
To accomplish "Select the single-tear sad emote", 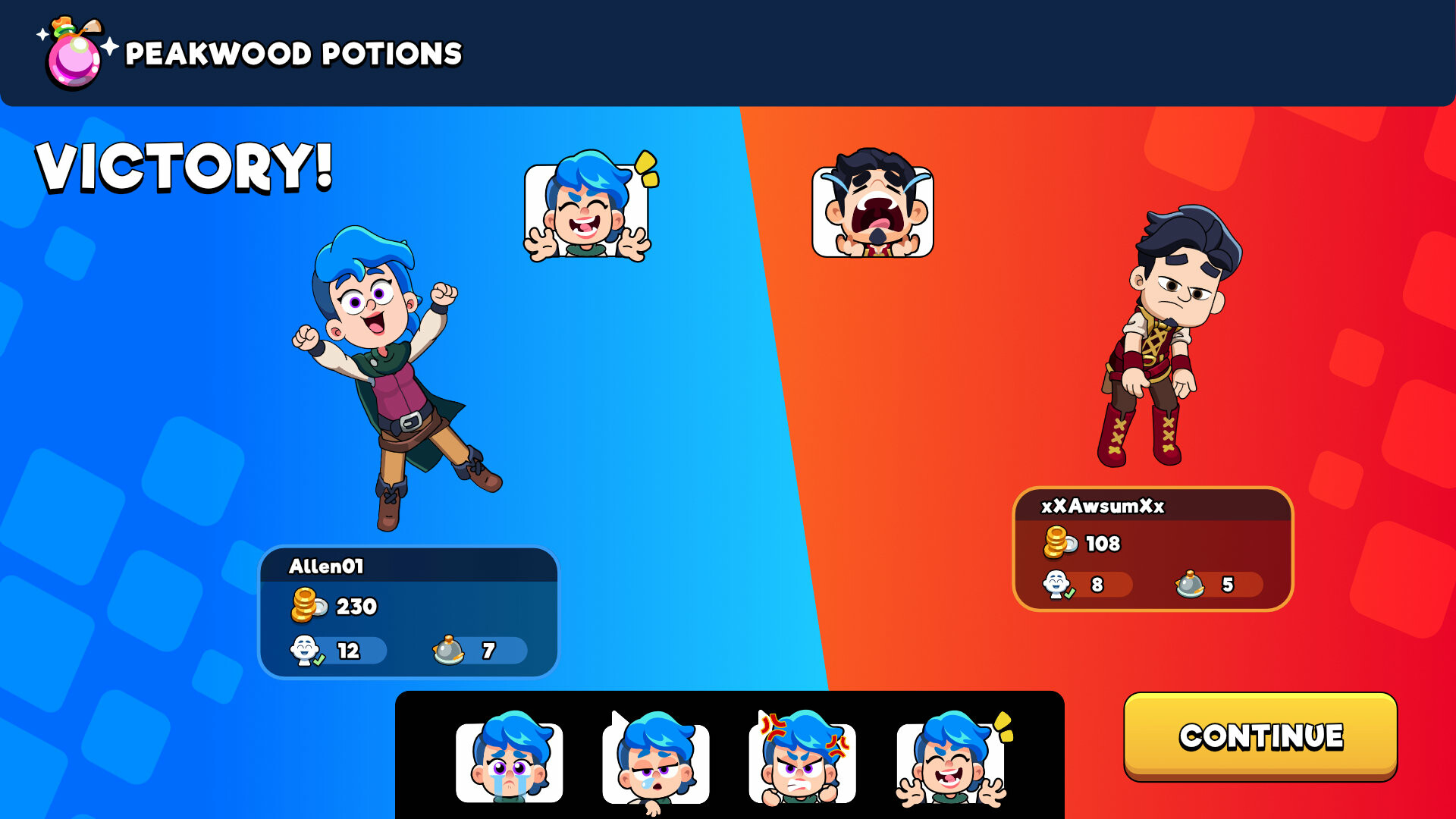I will point(657,762).
